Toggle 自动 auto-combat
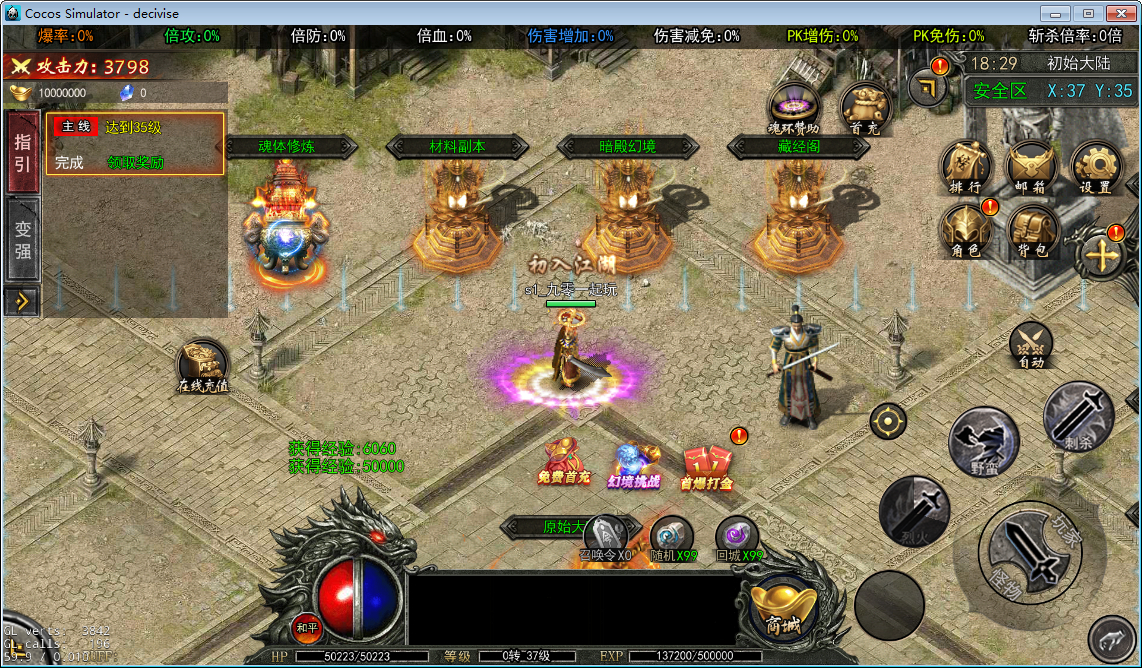This screenshot has height=668, width=1142. (1031, 343)
